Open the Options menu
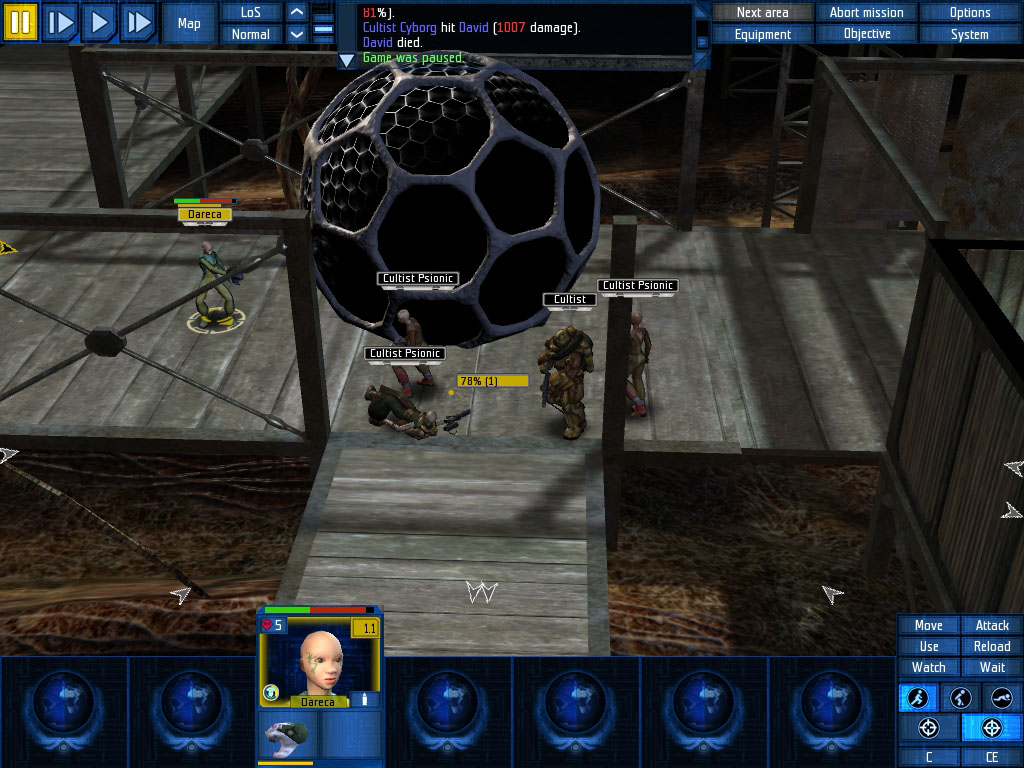The image size is (1024, 768). point(969,12)
